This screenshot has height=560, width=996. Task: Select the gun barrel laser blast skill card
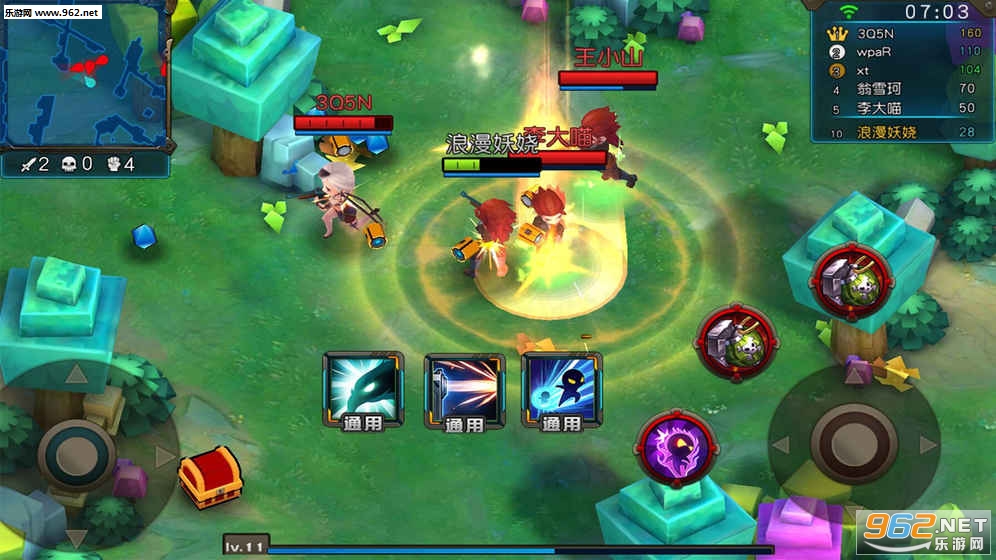pyautogui.click(x=463, y=385)
